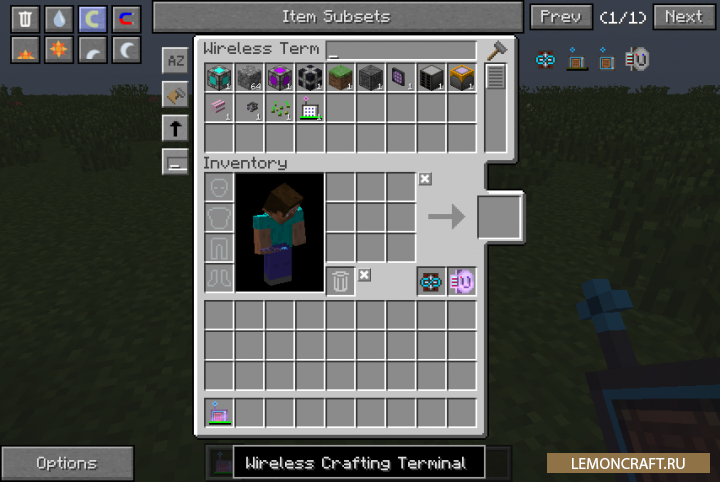The width and height of the screenshot is (720, 482).
Task: Go to the previous item page with Prev
Action: click(x=560, y=16)
